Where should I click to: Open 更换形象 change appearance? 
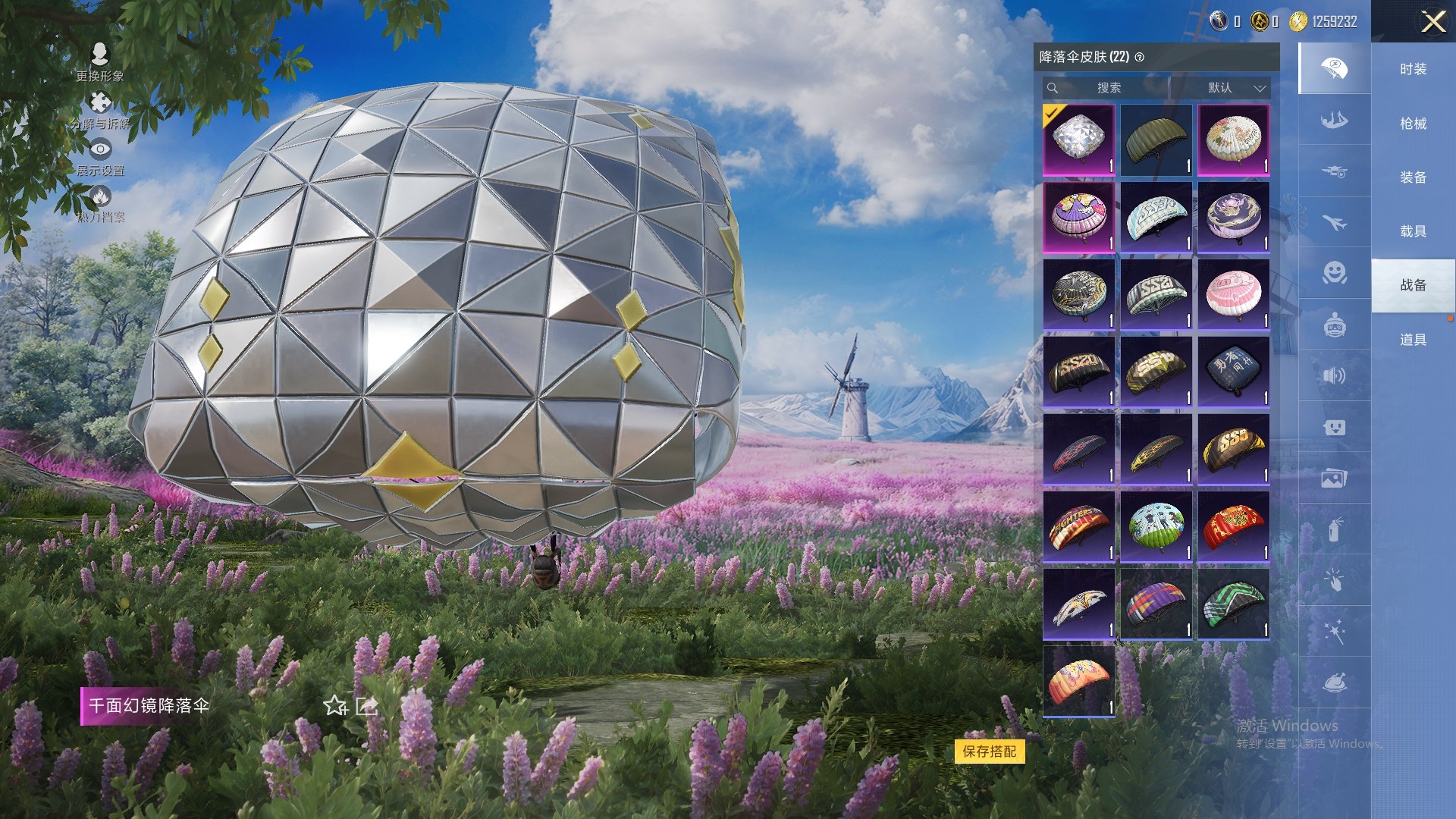click(x=99, y=62)
